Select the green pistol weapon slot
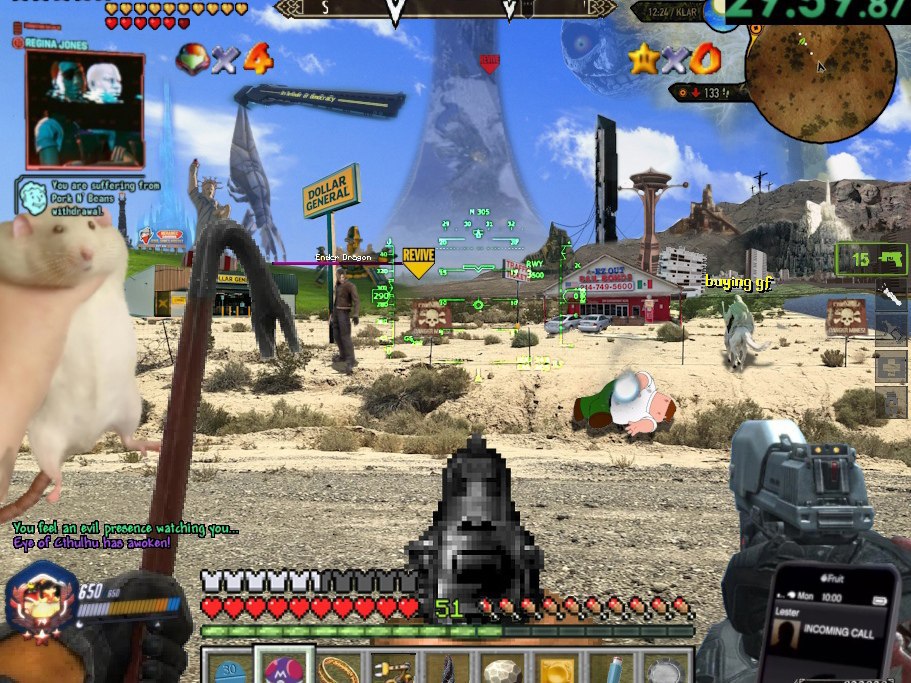The image size is (911, 683). click(x=871, y=259)
